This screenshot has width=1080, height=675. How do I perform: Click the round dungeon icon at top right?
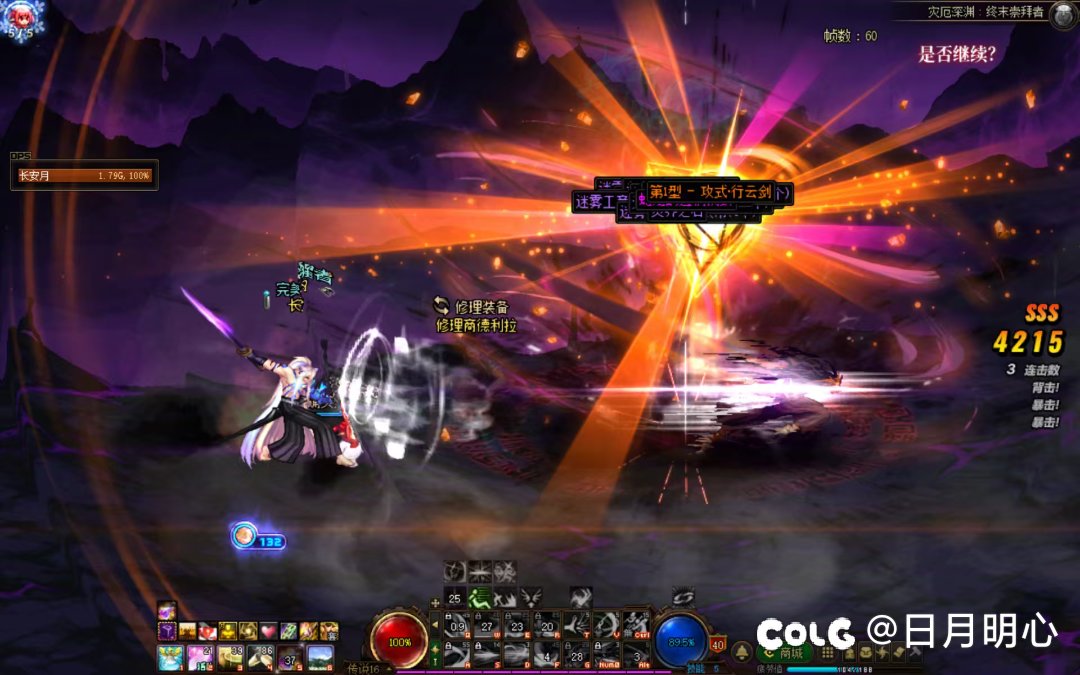(x=1063, y=12)
